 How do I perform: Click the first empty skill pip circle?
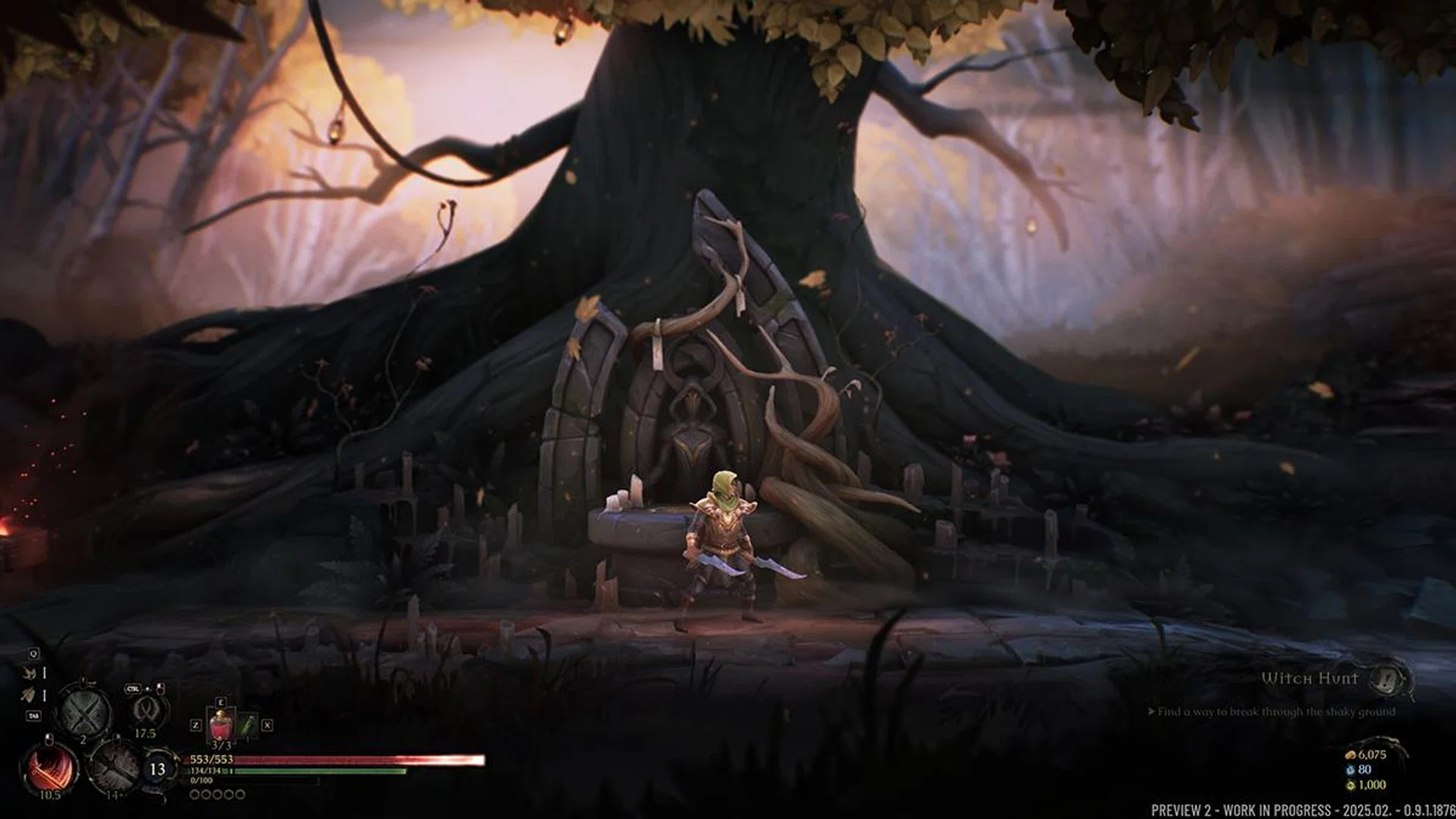click(193, 794)
